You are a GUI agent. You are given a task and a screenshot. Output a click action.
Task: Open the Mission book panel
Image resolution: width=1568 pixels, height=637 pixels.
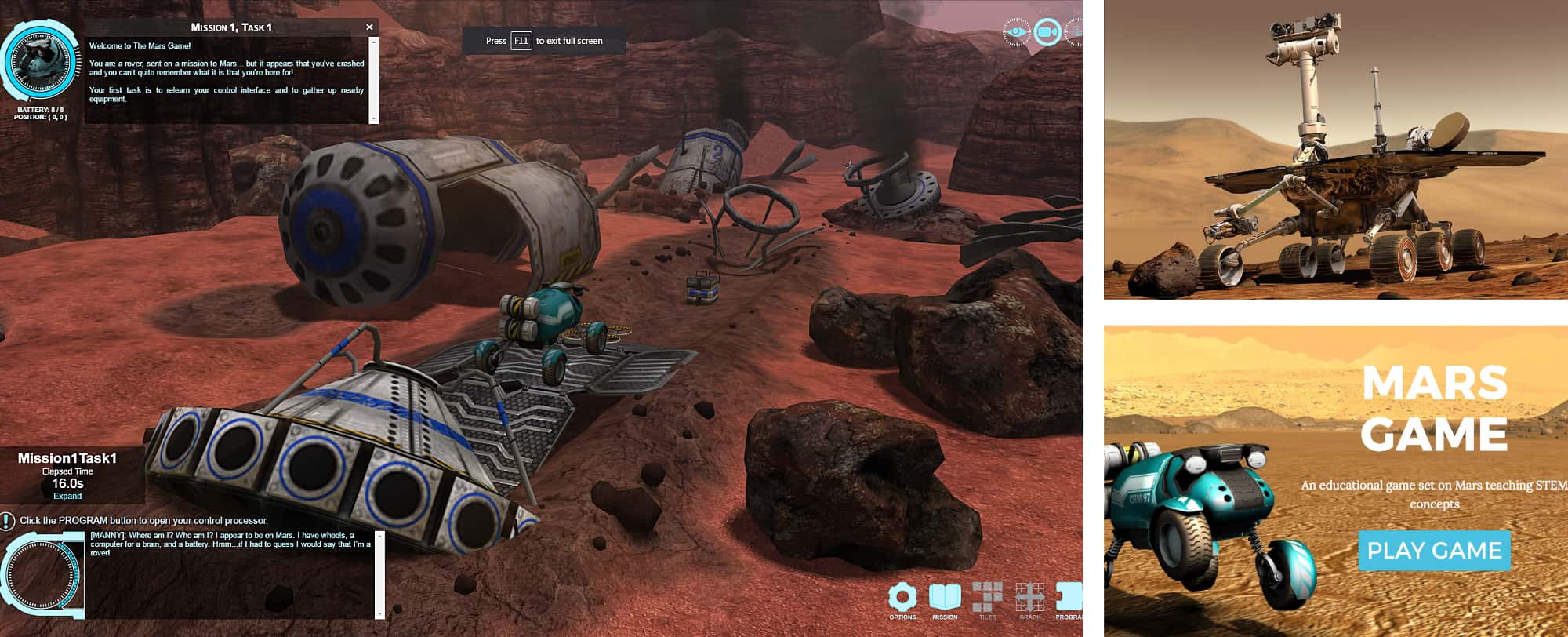point(945,598)
